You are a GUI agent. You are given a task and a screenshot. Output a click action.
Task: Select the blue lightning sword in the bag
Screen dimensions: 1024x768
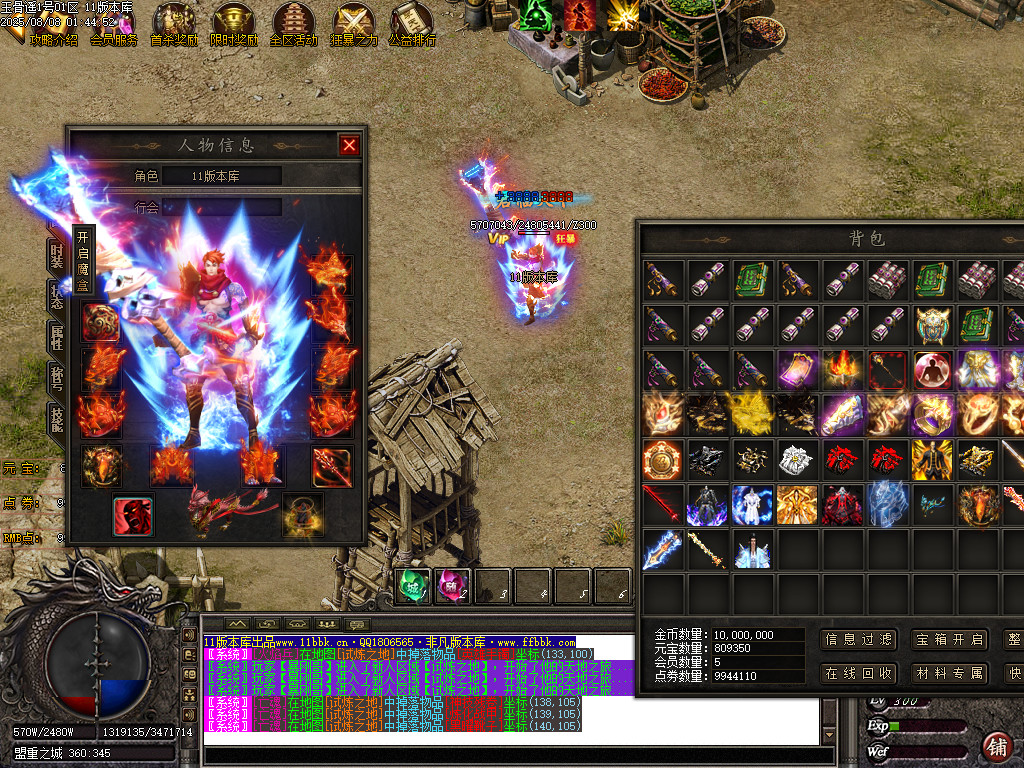point(662,550)
